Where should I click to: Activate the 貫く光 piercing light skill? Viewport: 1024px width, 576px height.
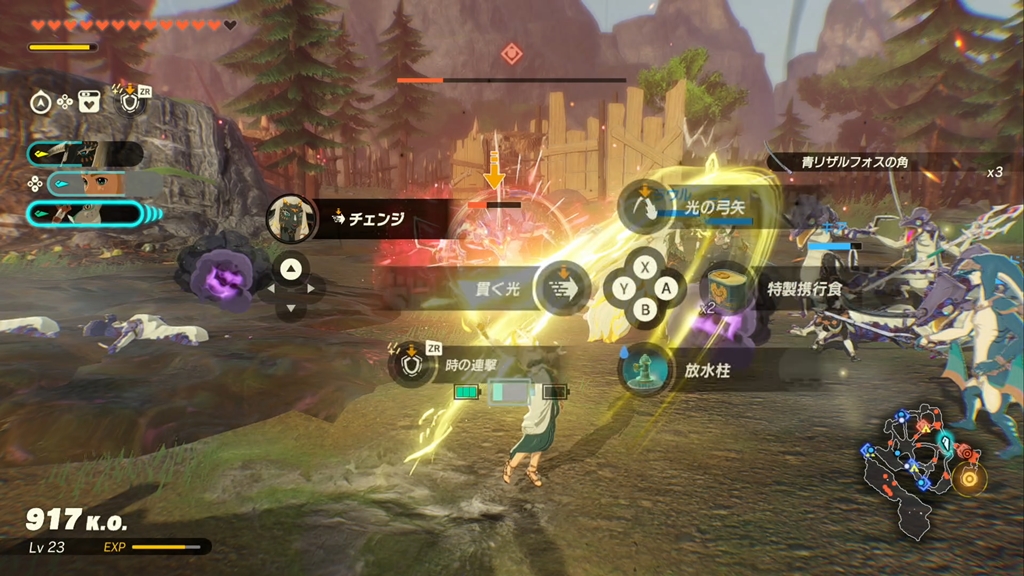click(x=560, y=288)
